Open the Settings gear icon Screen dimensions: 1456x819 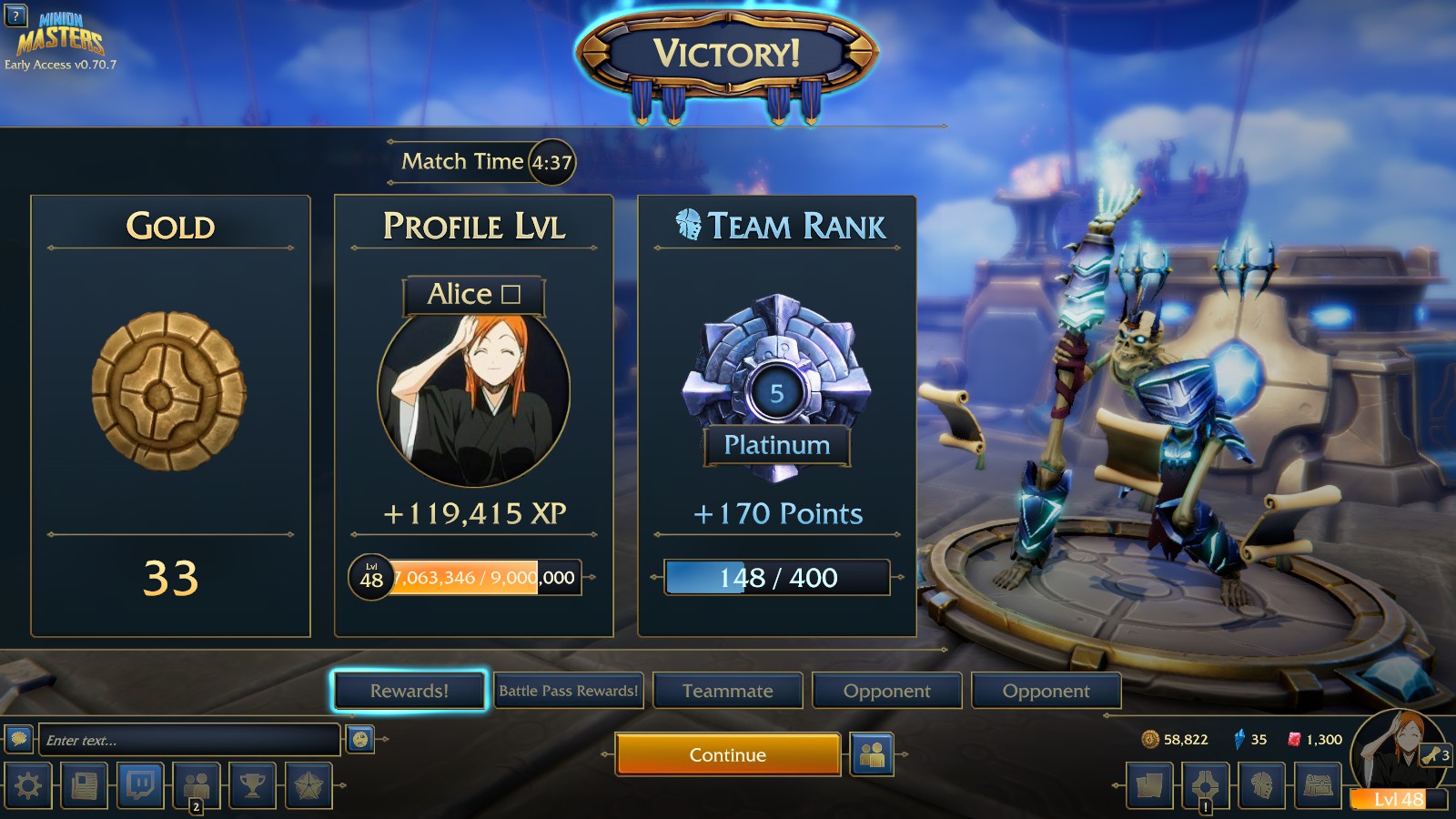coord(30,786)
